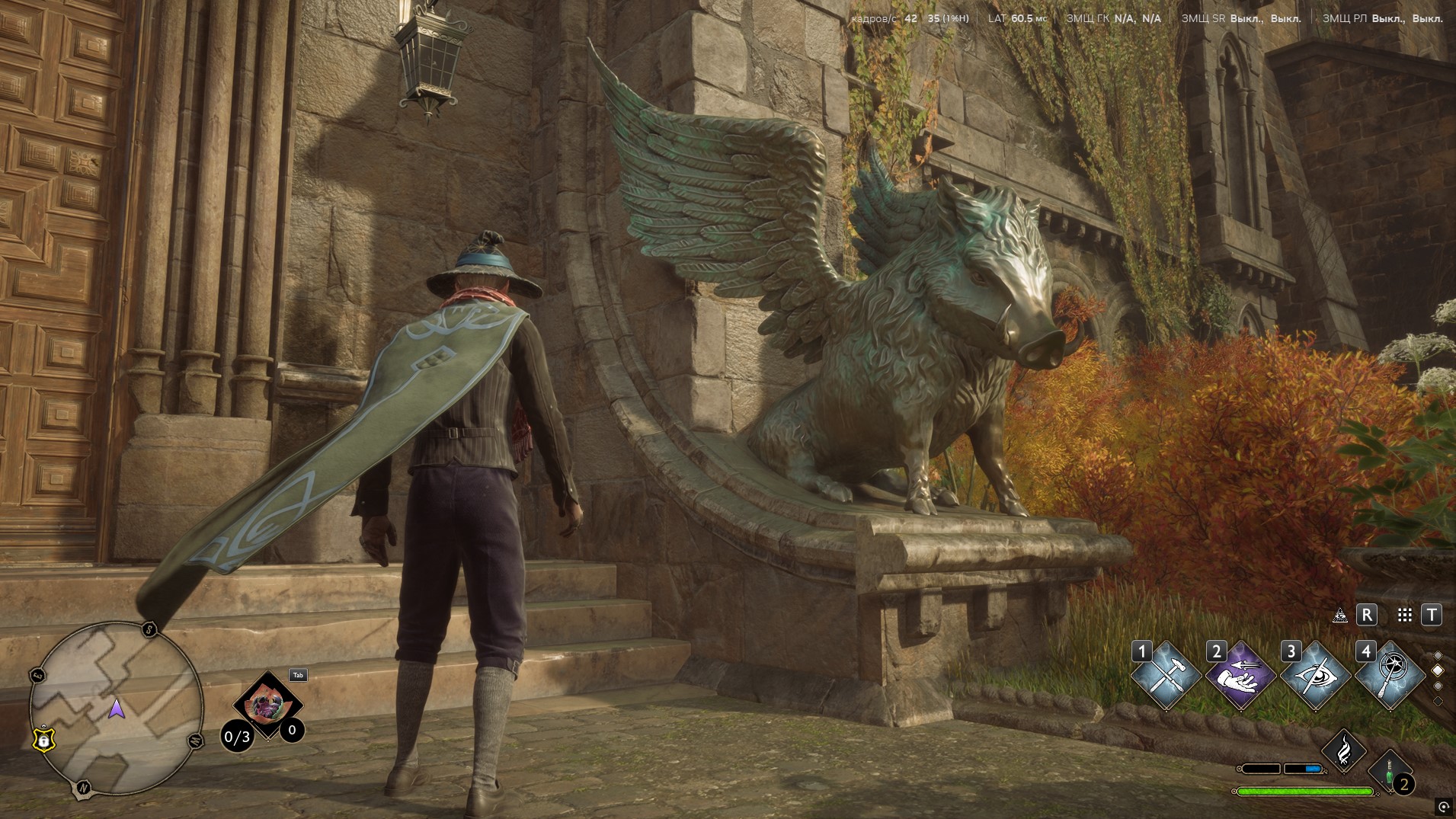Open the circular minimap
1456x819 pixels.
tap(116, 709)
